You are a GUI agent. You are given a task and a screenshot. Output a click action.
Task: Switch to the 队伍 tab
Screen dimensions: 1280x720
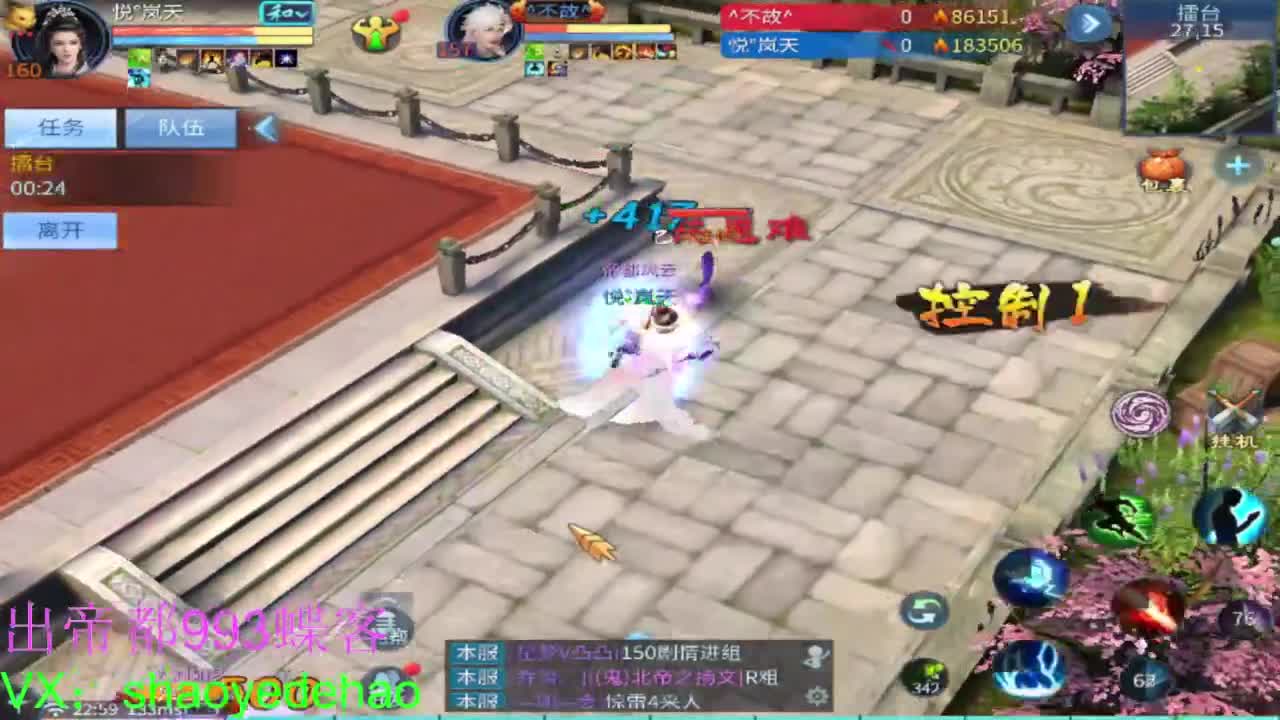point(180,127)
